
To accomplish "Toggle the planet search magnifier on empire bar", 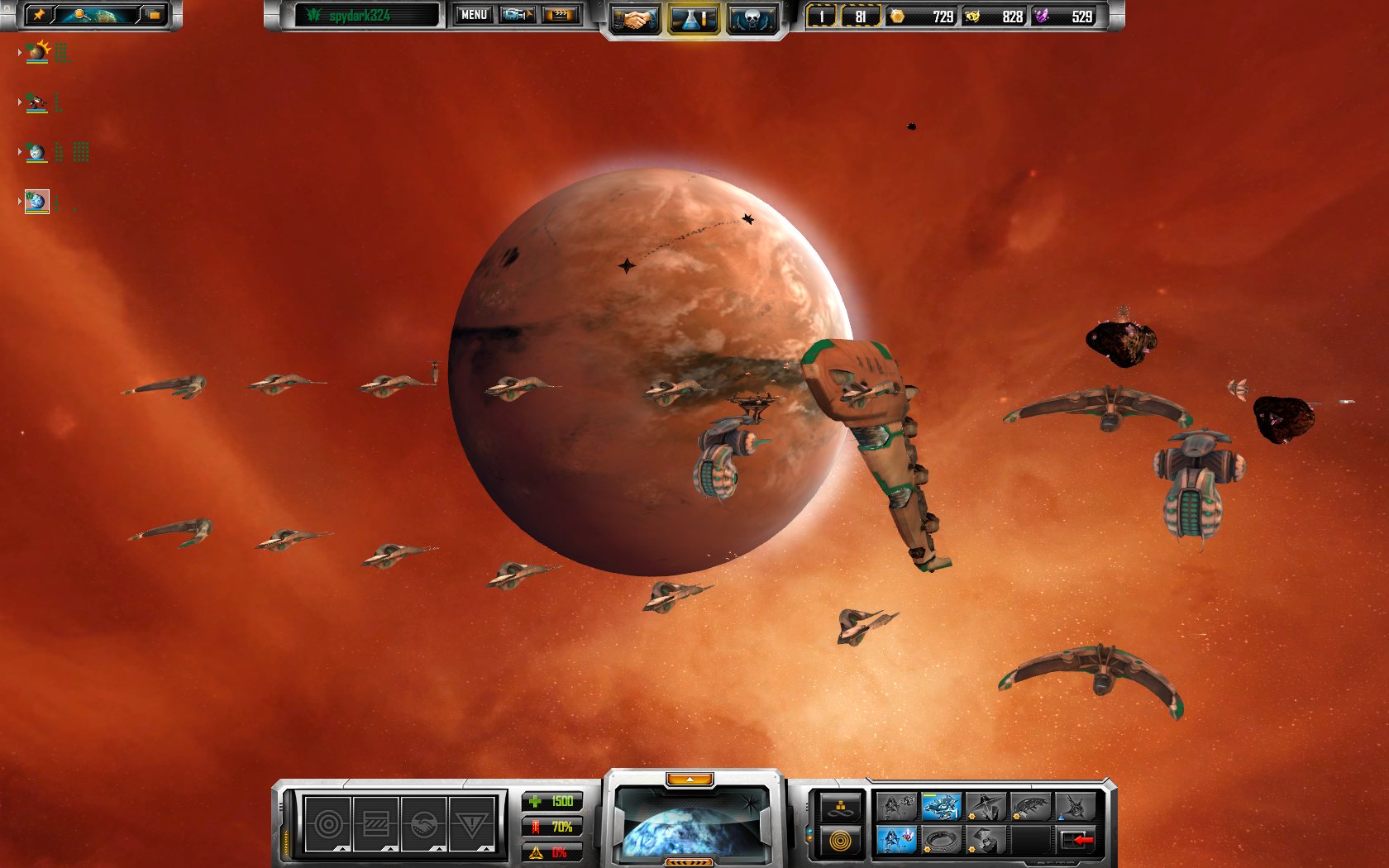I will (79, 14).
